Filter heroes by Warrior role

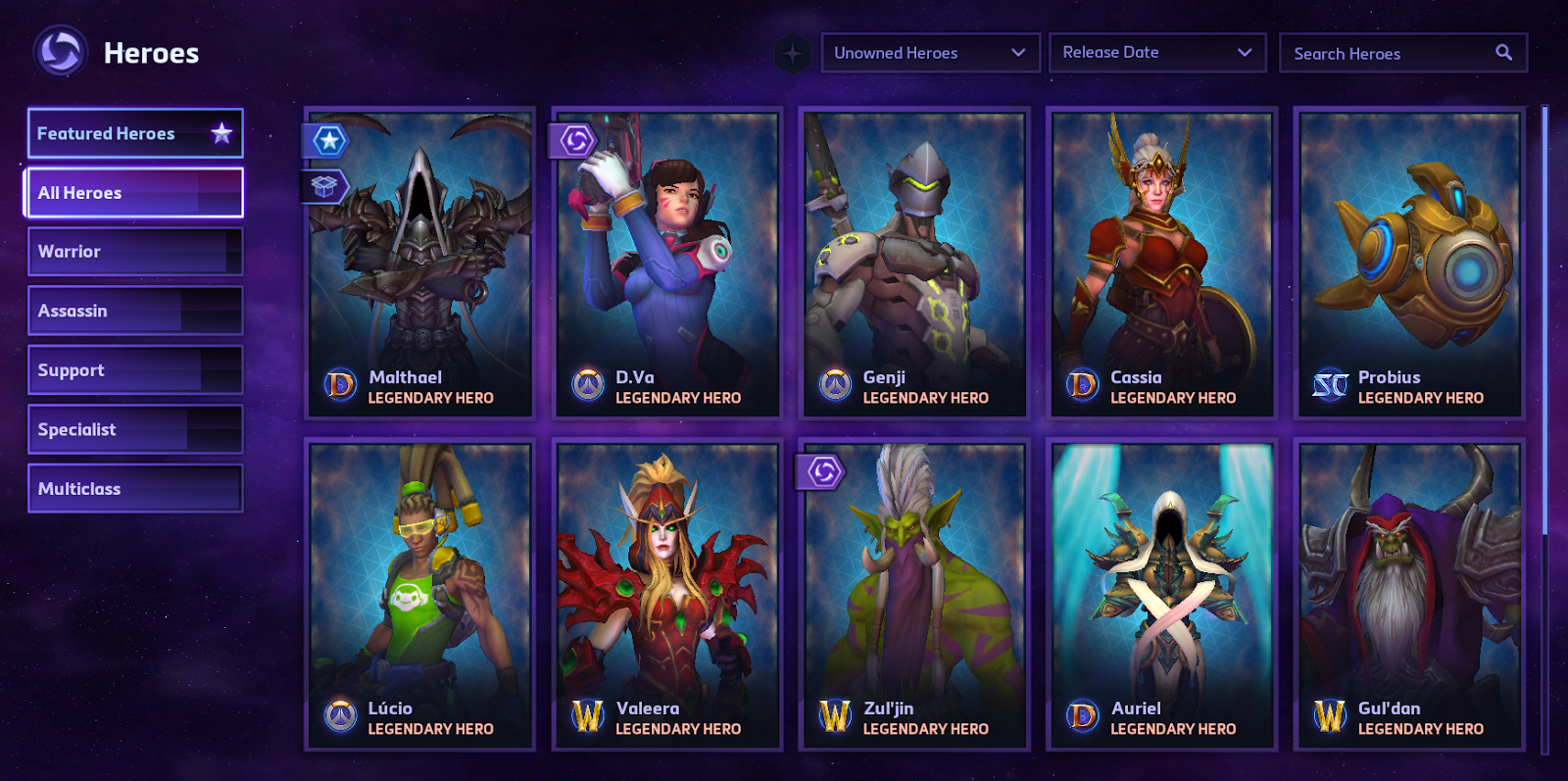click(x=134, y=252)
